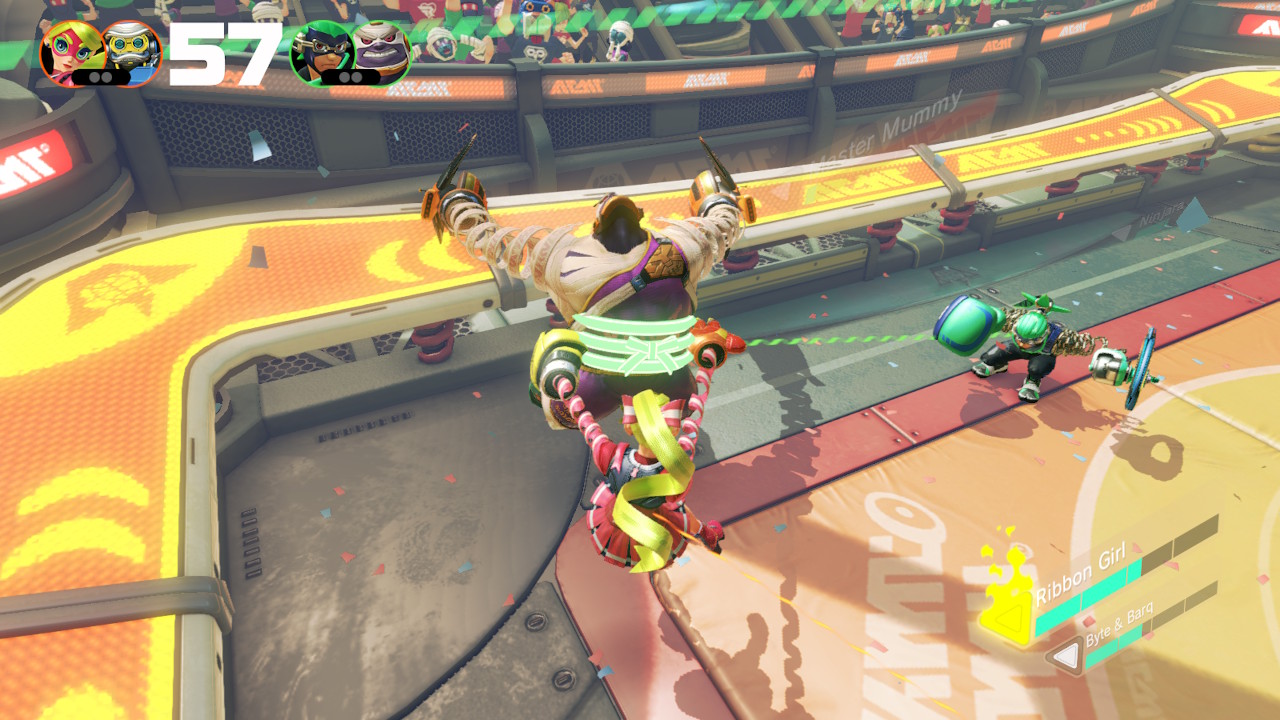Select the Master Mummy opponent portrait
Viewport: 1280px width, 720px height.
coord(382,50)
